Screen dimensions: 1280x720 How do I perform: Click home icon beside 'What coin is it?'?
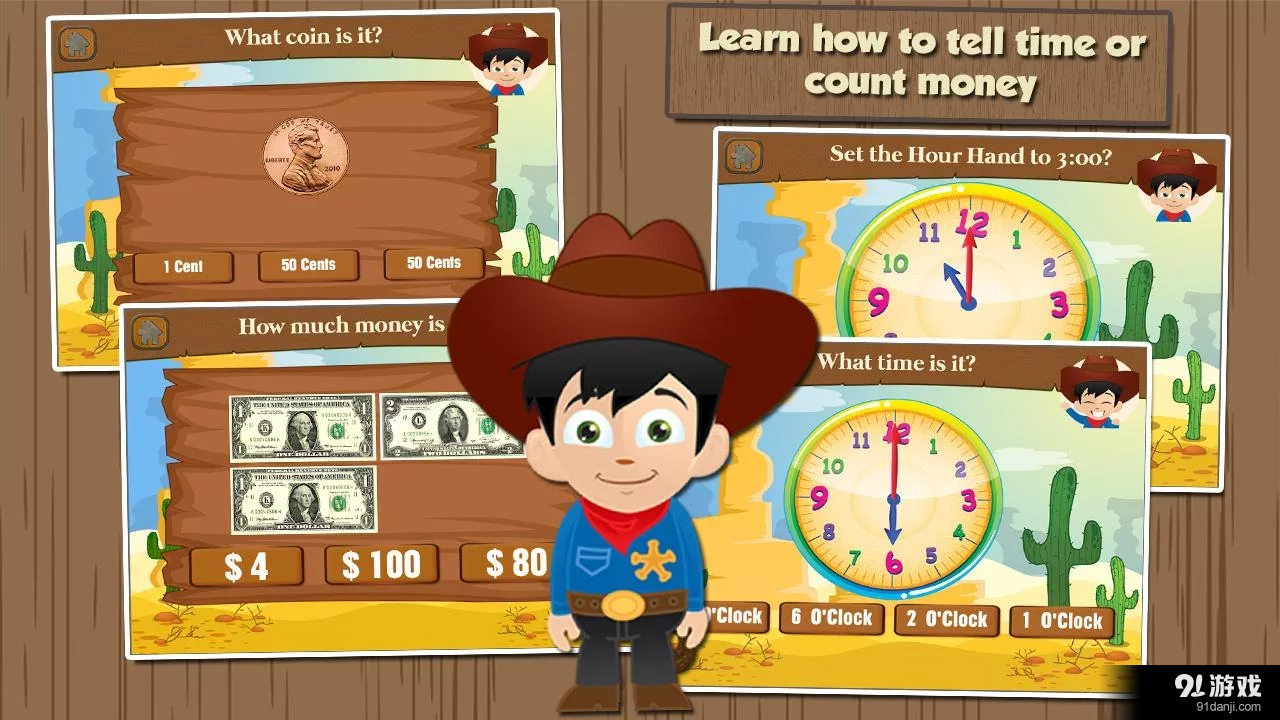77,44
